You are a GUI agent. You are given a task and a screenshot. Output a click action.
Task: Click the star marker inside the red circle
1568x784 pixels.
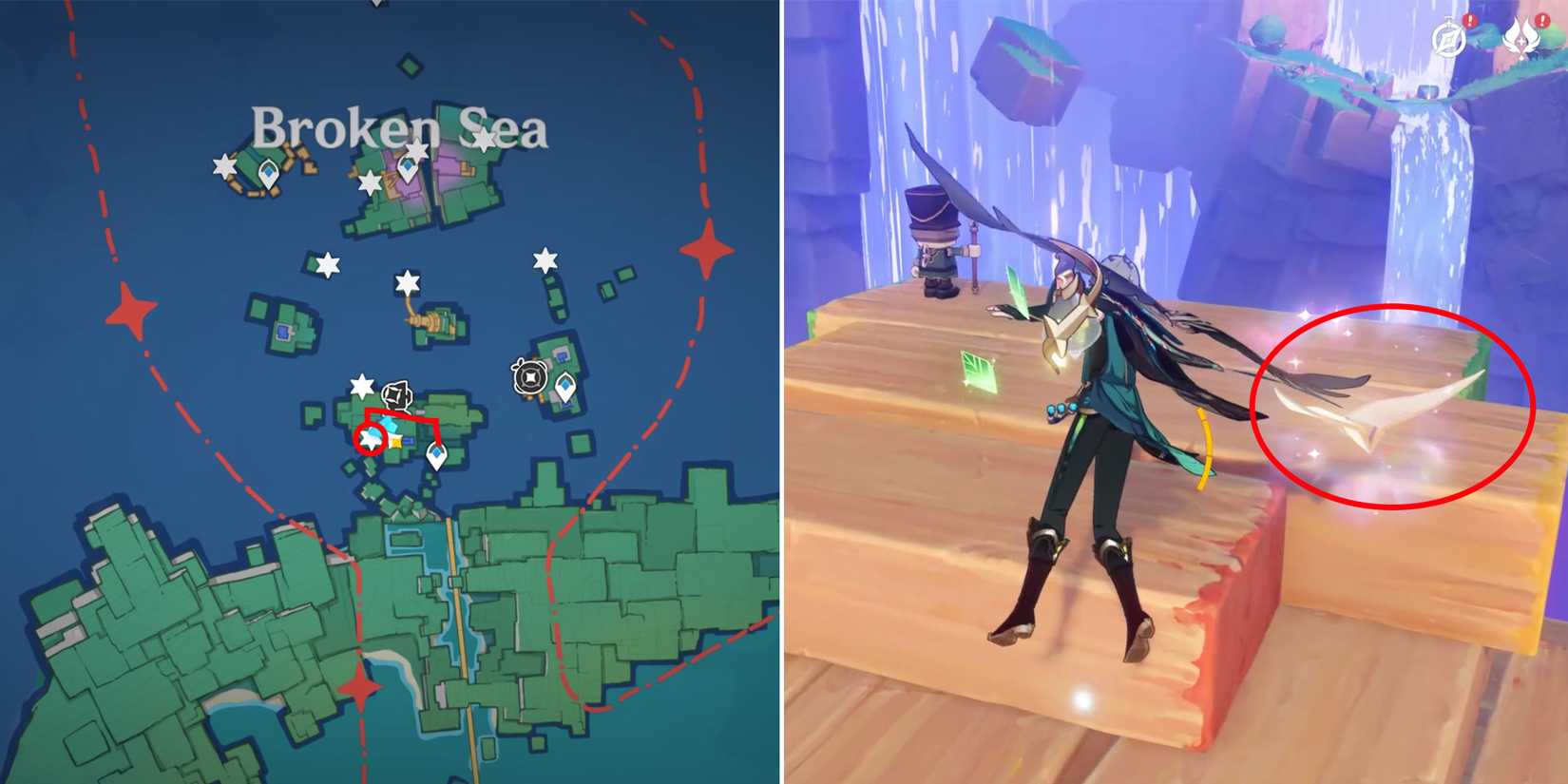pos(371,440)
